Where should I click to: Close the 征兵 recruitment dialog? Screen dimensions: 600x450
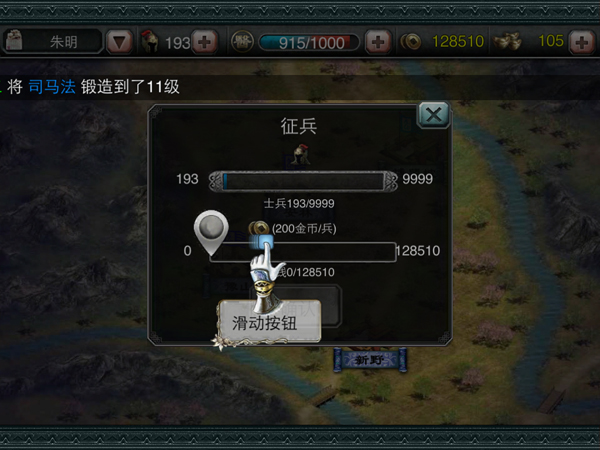(x=433, y=115)
